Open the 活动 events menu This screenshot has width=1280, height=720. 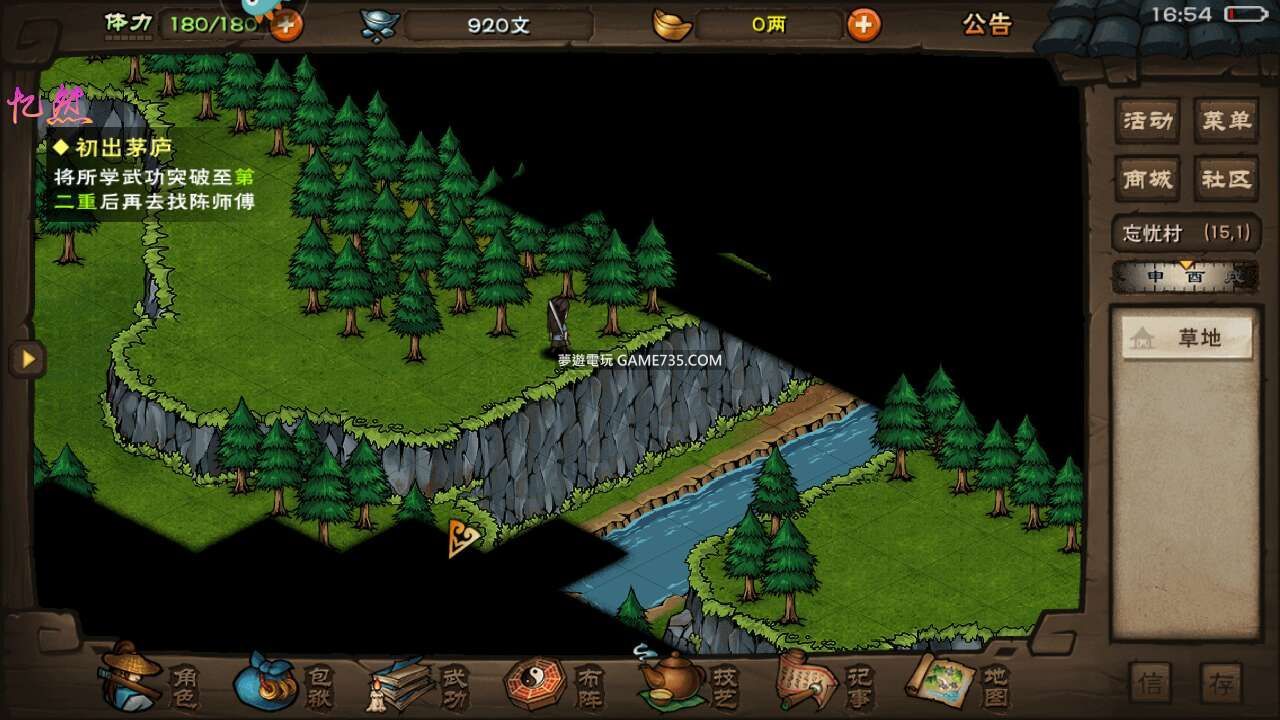1147,122
